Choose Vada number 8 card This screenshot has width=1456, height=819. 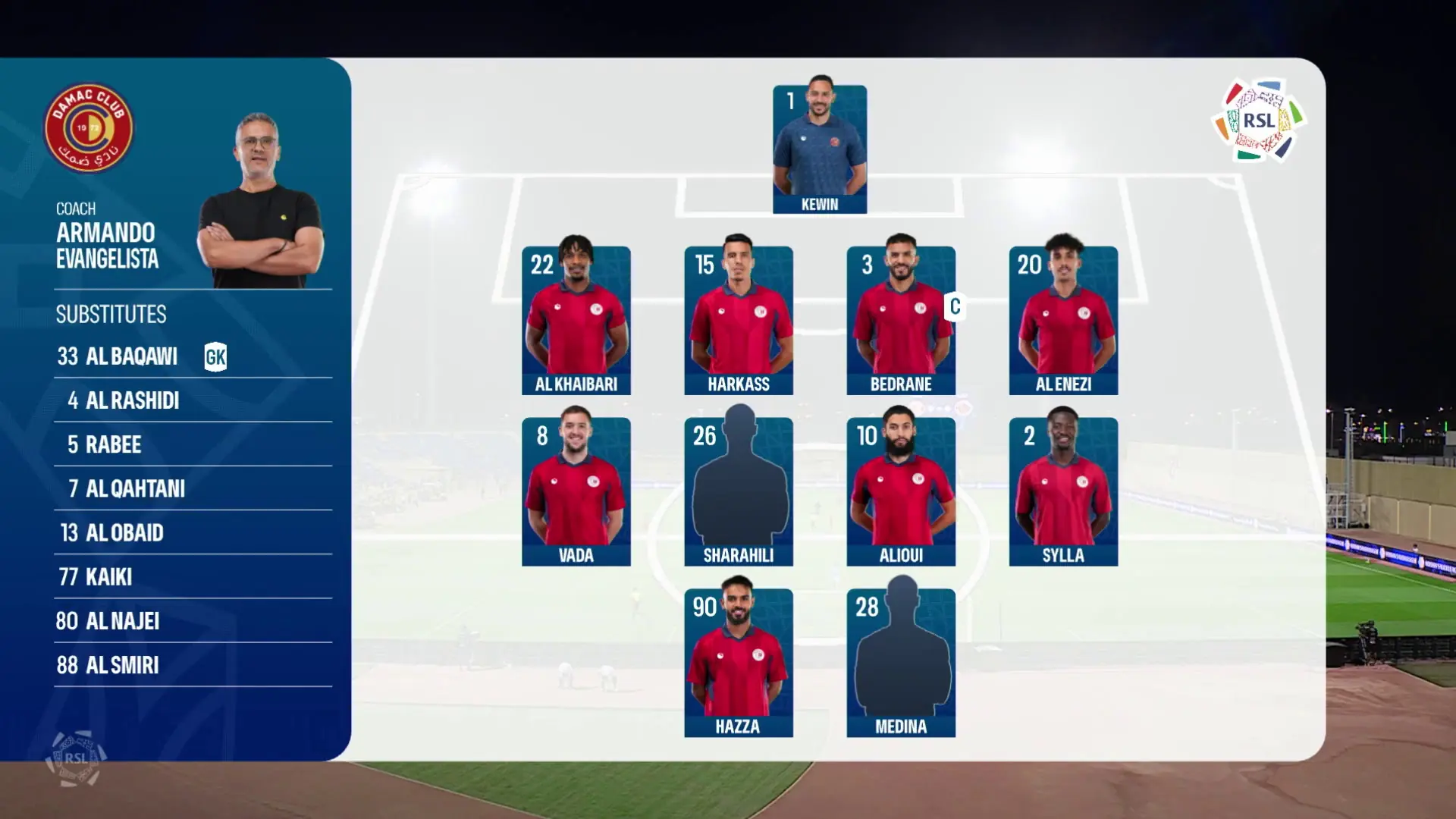coord(576,491)
